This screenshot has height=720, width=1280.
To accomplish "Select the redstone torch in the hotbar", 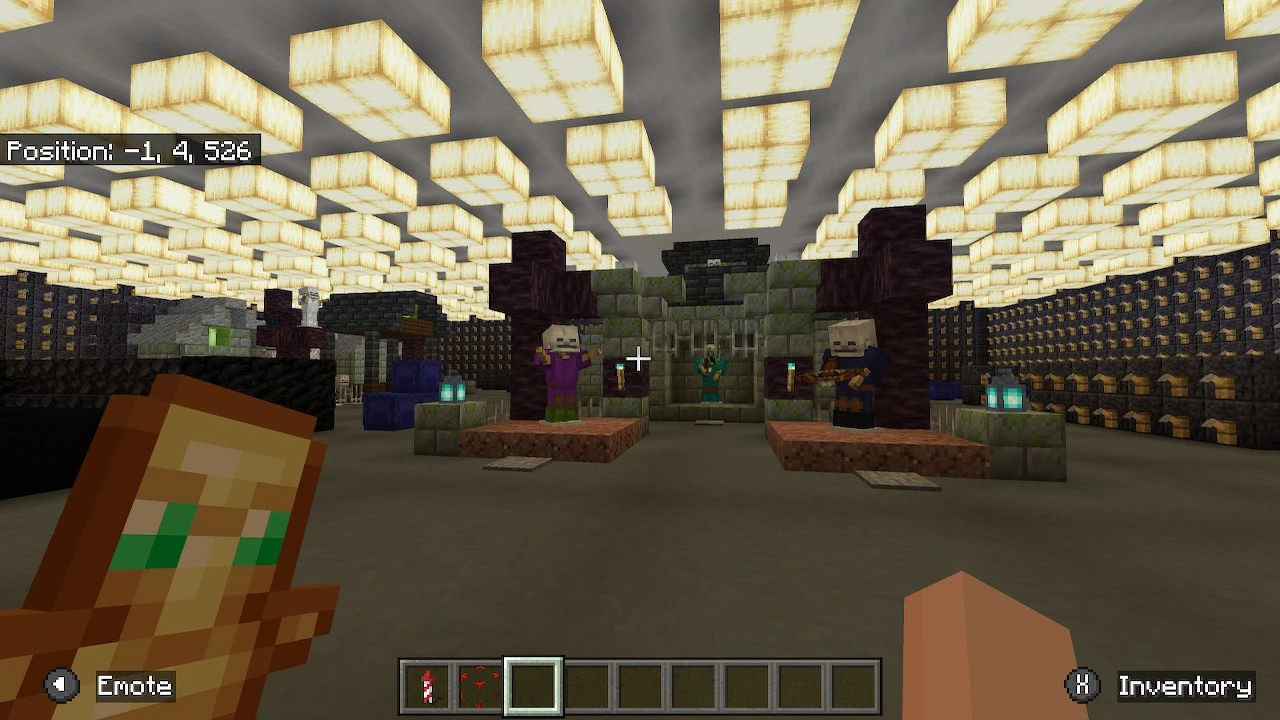I will pos(428,686).
